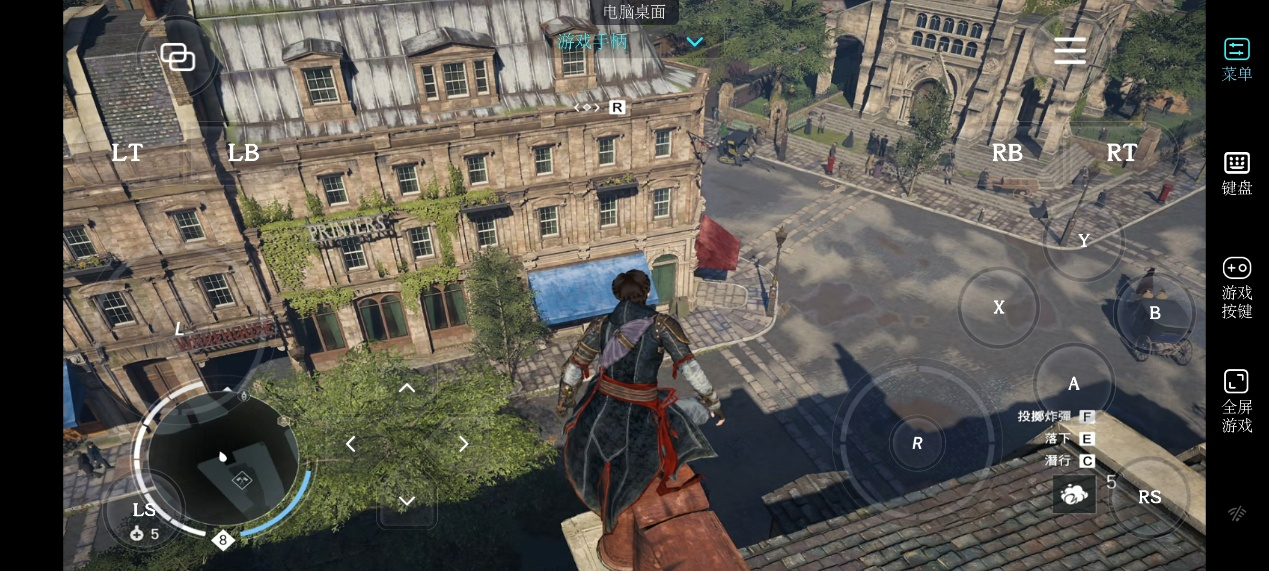Tap the LT virtual trigger
The image size is (1269, 571).
point(127,153)
